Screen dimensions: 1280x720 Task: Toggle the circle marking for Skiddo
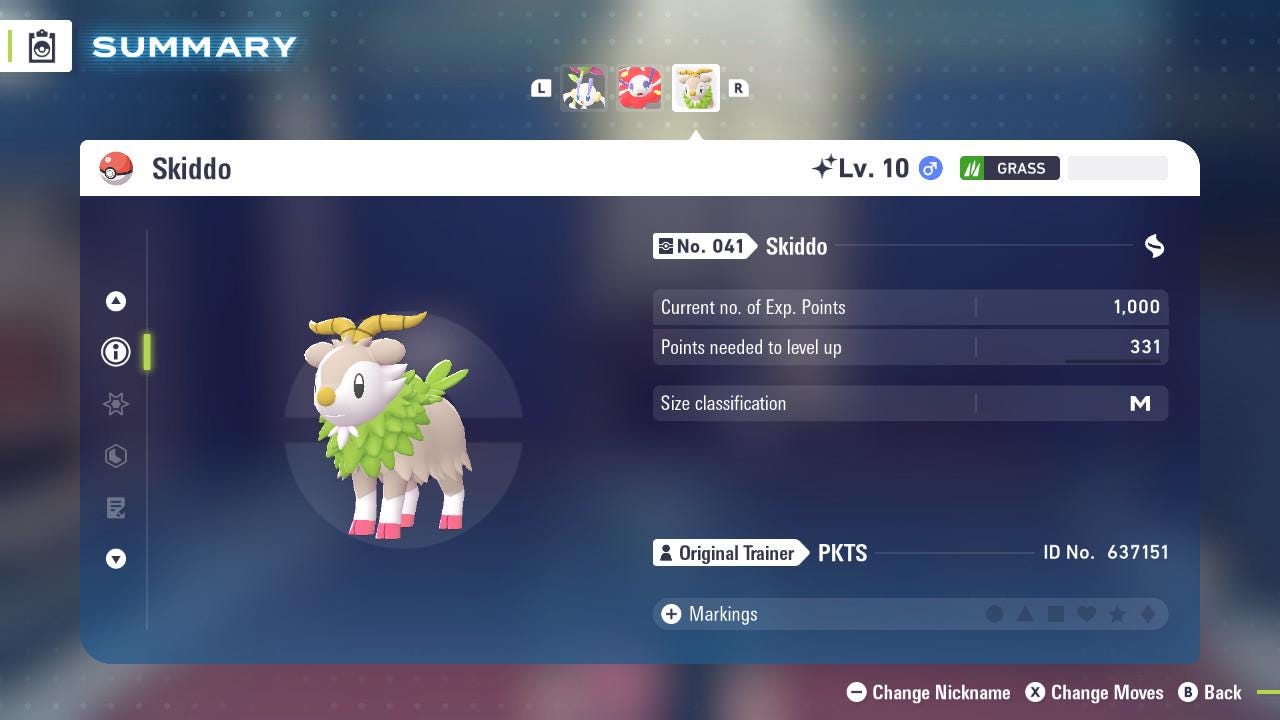[995, 614]
